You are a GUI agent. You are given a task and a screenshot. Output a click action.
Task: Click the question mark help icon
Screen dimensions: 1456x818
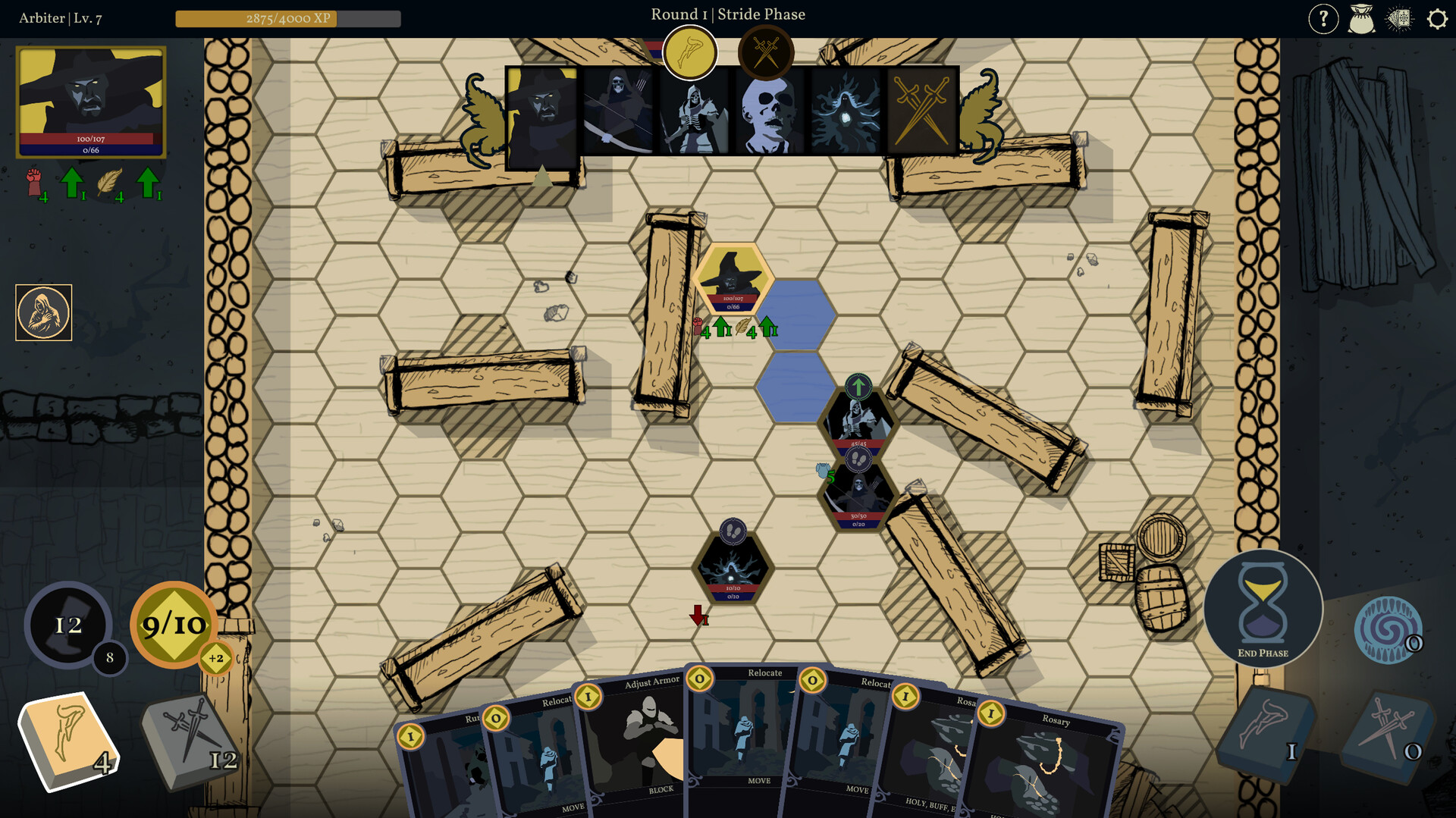click(1324, 19)
